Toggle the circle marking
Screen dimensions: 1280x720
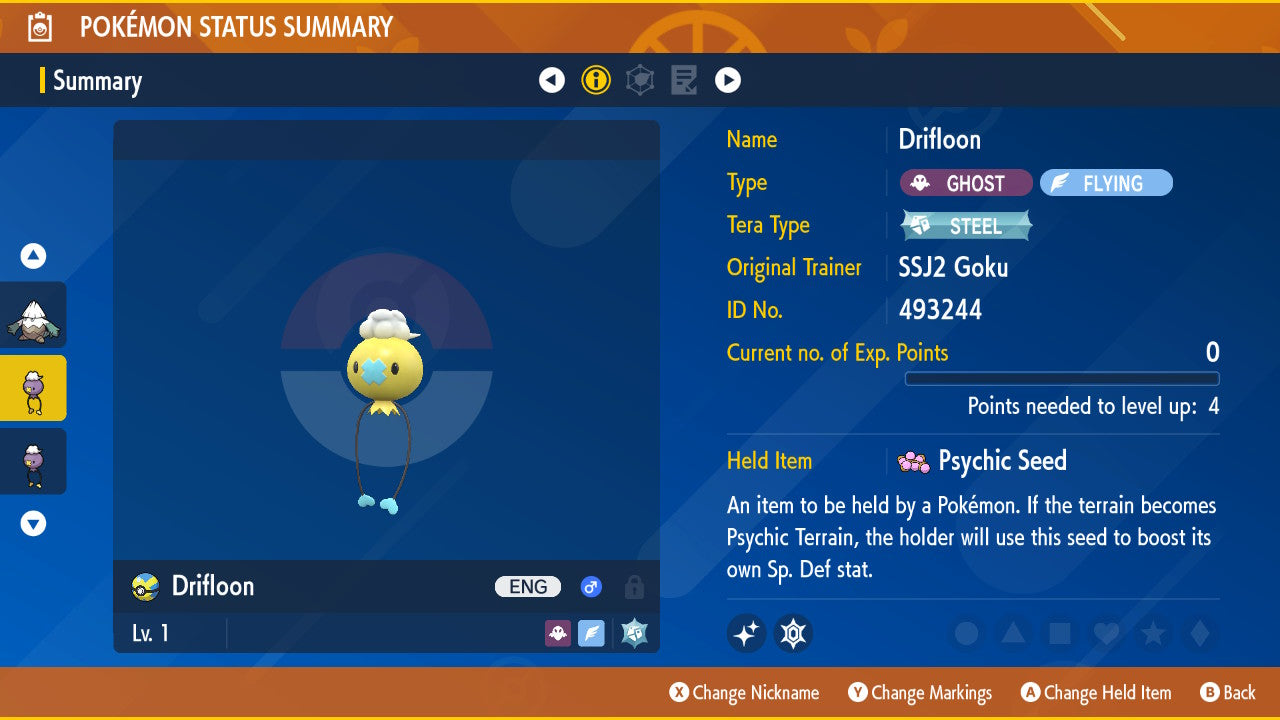pos(966,633)
